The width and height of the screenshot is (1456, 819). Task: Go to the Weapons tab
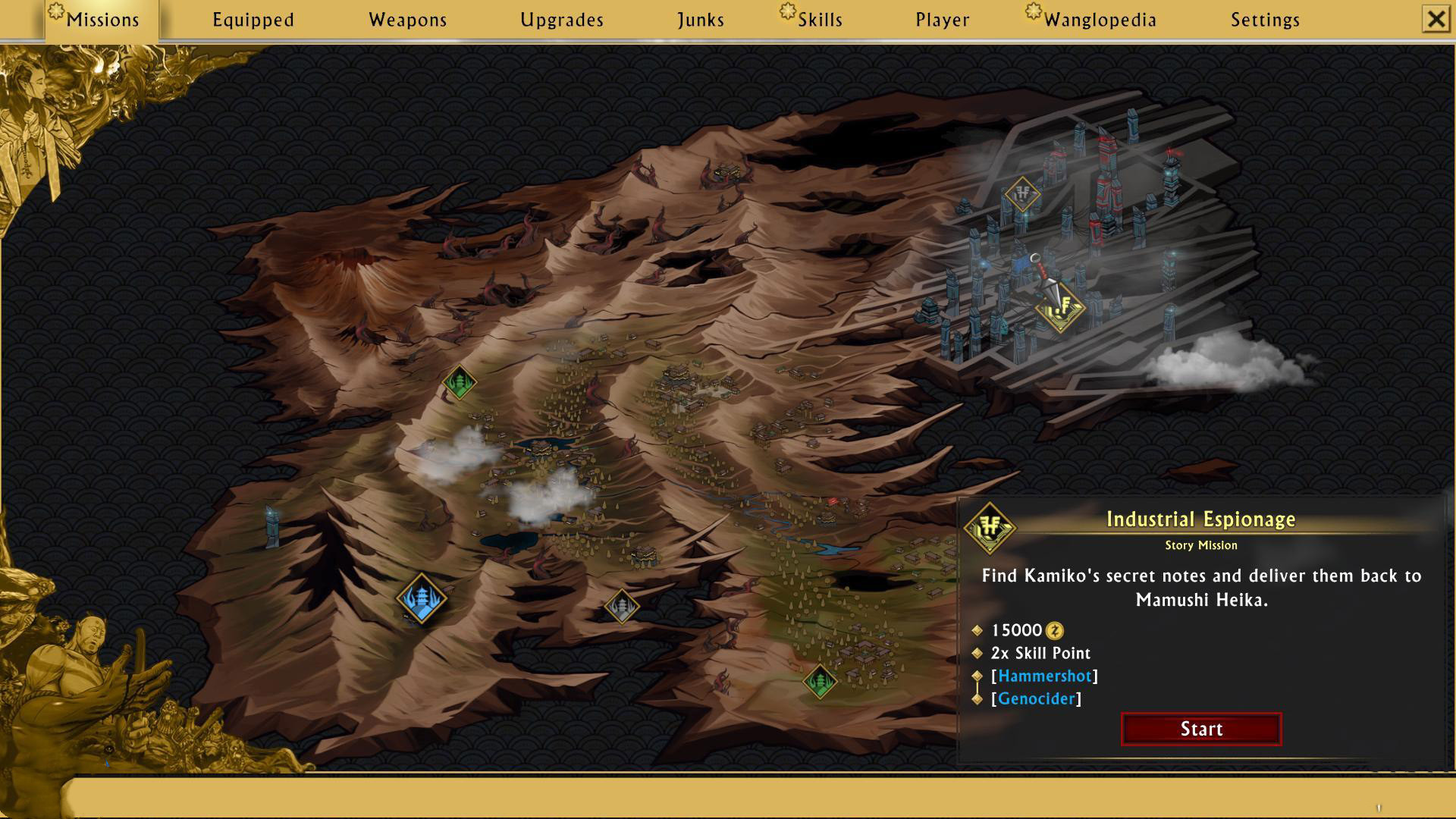point(407,20)
